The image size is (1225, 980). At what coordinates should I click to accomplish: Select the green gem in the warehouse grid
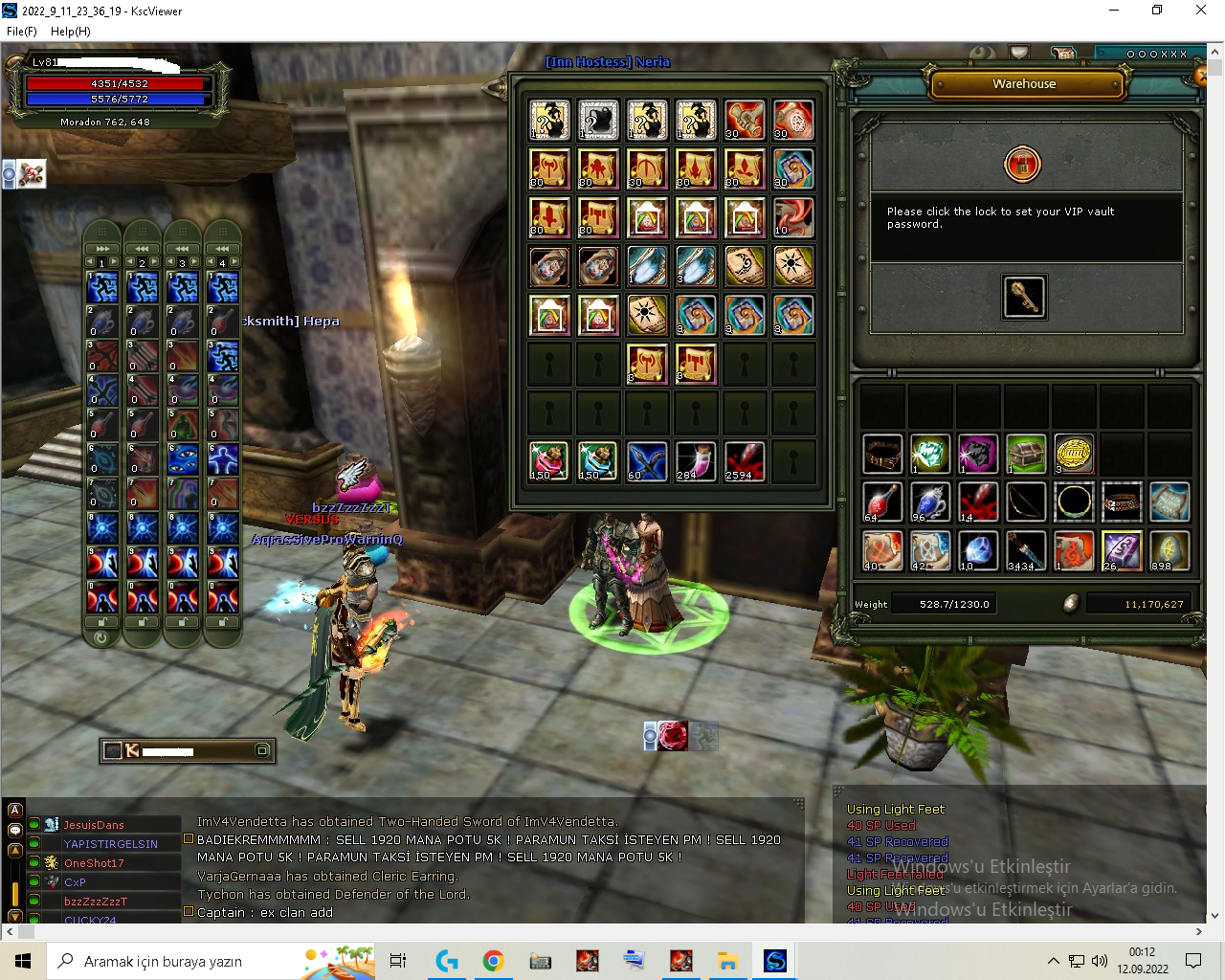click(x=929, y=454)
